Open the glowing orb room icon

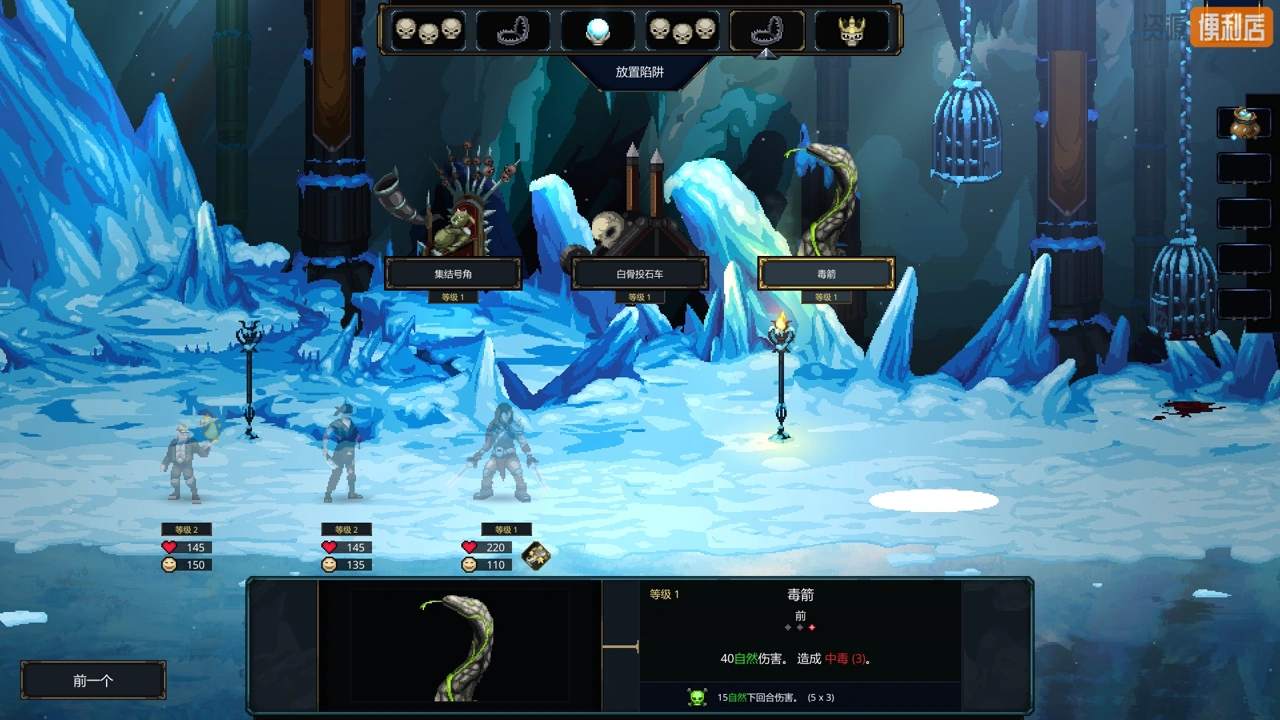click(x=597, y=30)
